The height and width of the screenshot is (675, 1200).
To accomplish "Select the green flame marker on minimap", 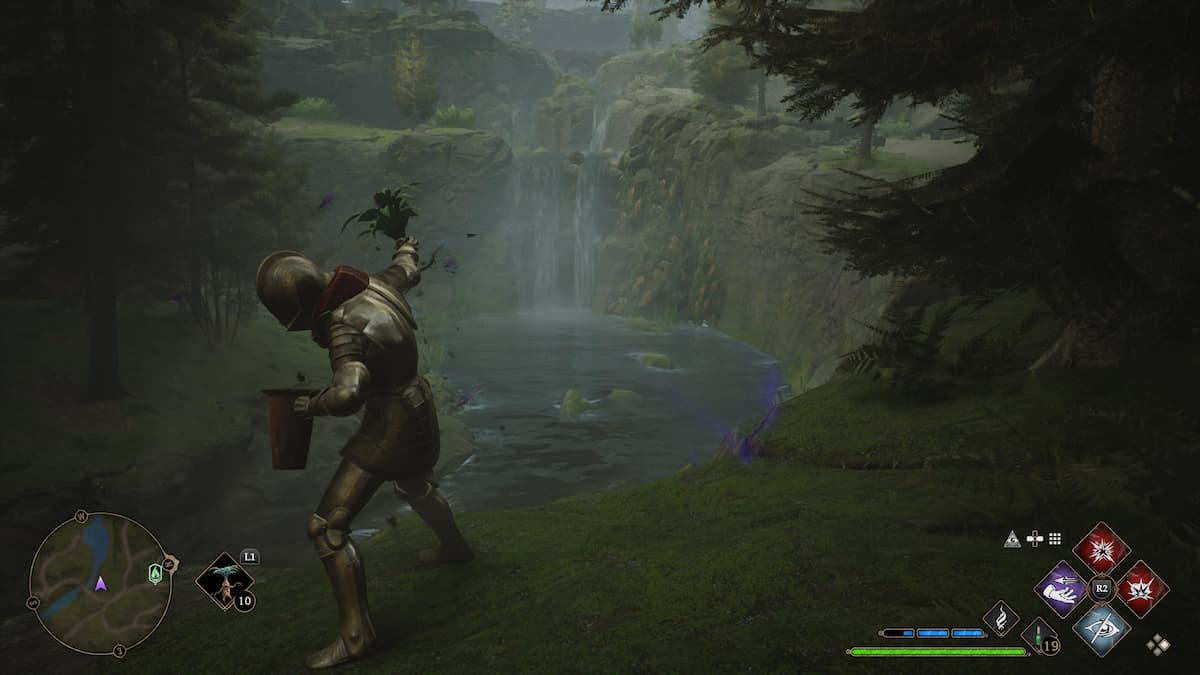I will (x=155, y=574).
